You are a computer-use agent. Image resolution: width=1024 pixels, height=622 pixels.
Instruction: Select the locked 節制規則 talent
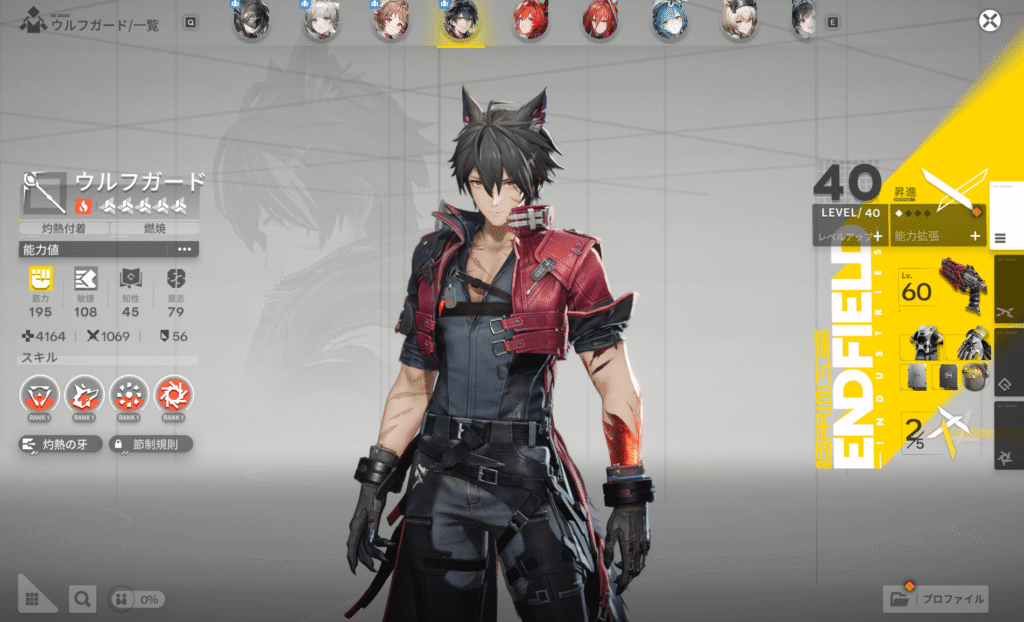pyautogui.click(x=151, y=444)
